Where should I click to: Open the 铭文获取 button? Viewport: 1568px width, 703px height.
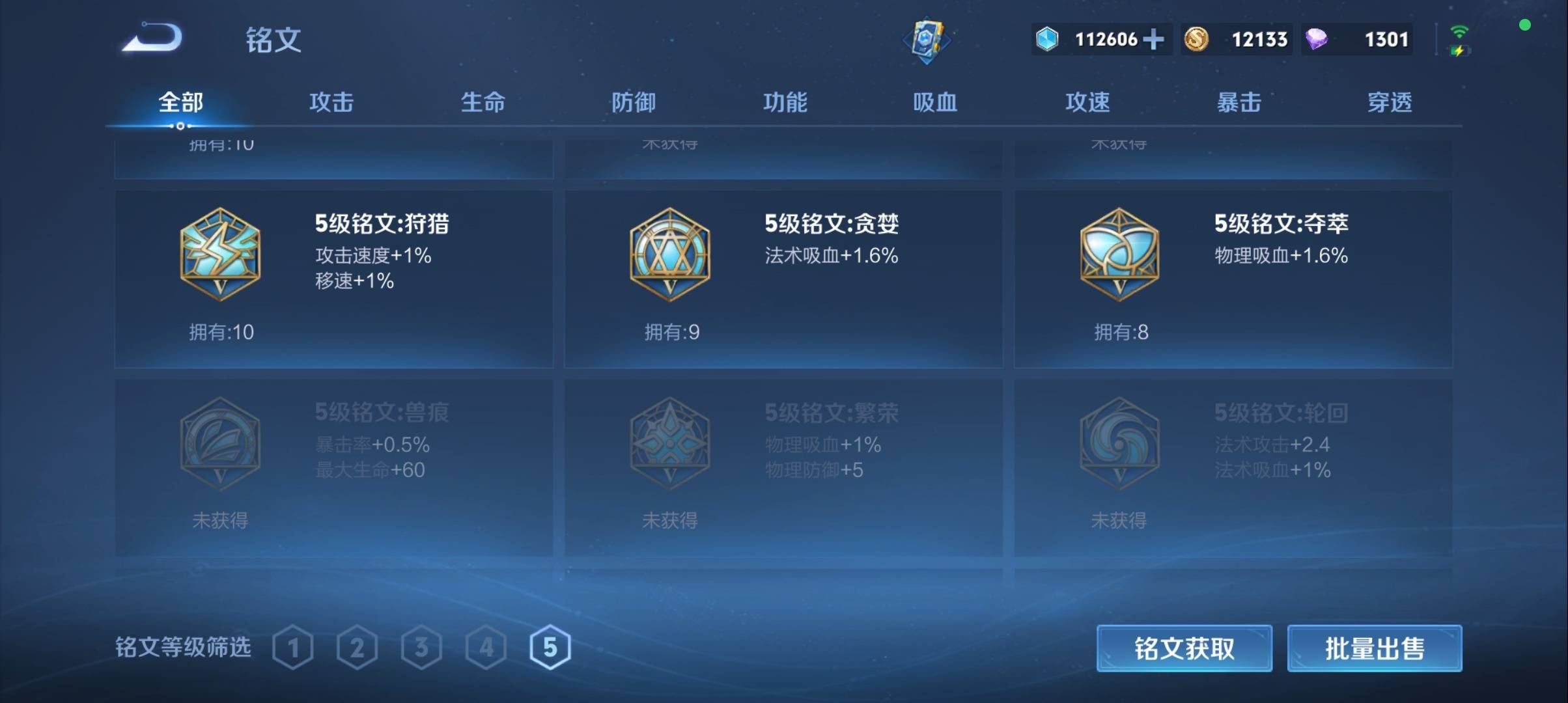point(1184,648)
